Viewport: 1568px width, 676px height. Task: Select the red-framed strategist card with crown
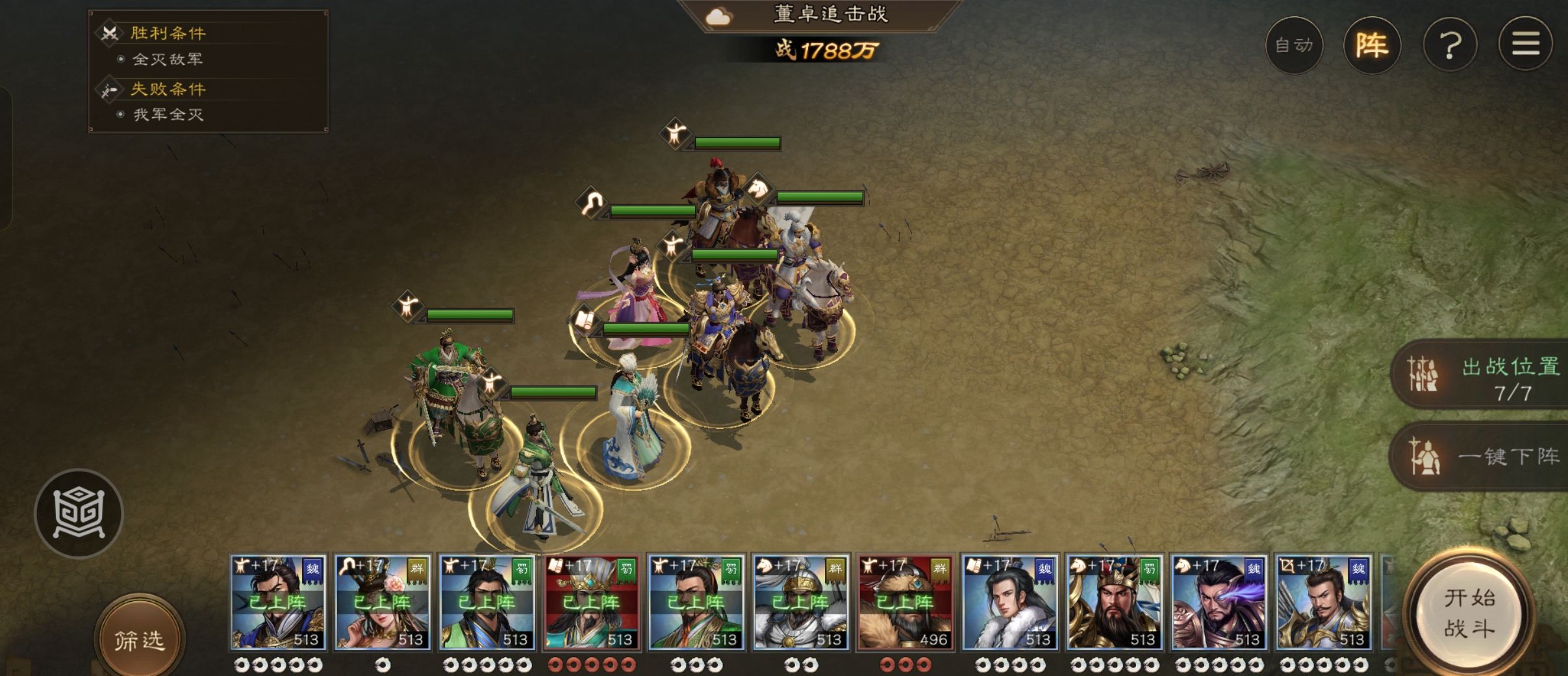coord(591,603)
